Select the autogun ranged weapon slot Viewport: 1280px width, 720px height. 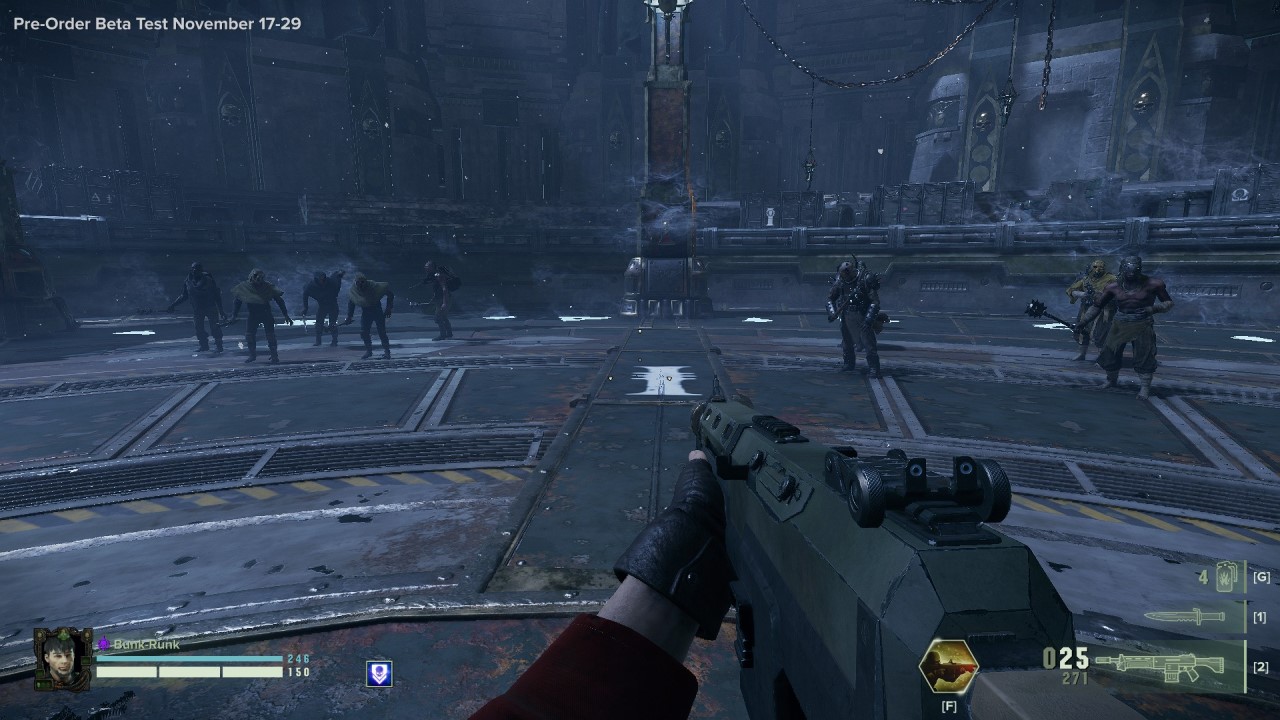point(1160,665)
